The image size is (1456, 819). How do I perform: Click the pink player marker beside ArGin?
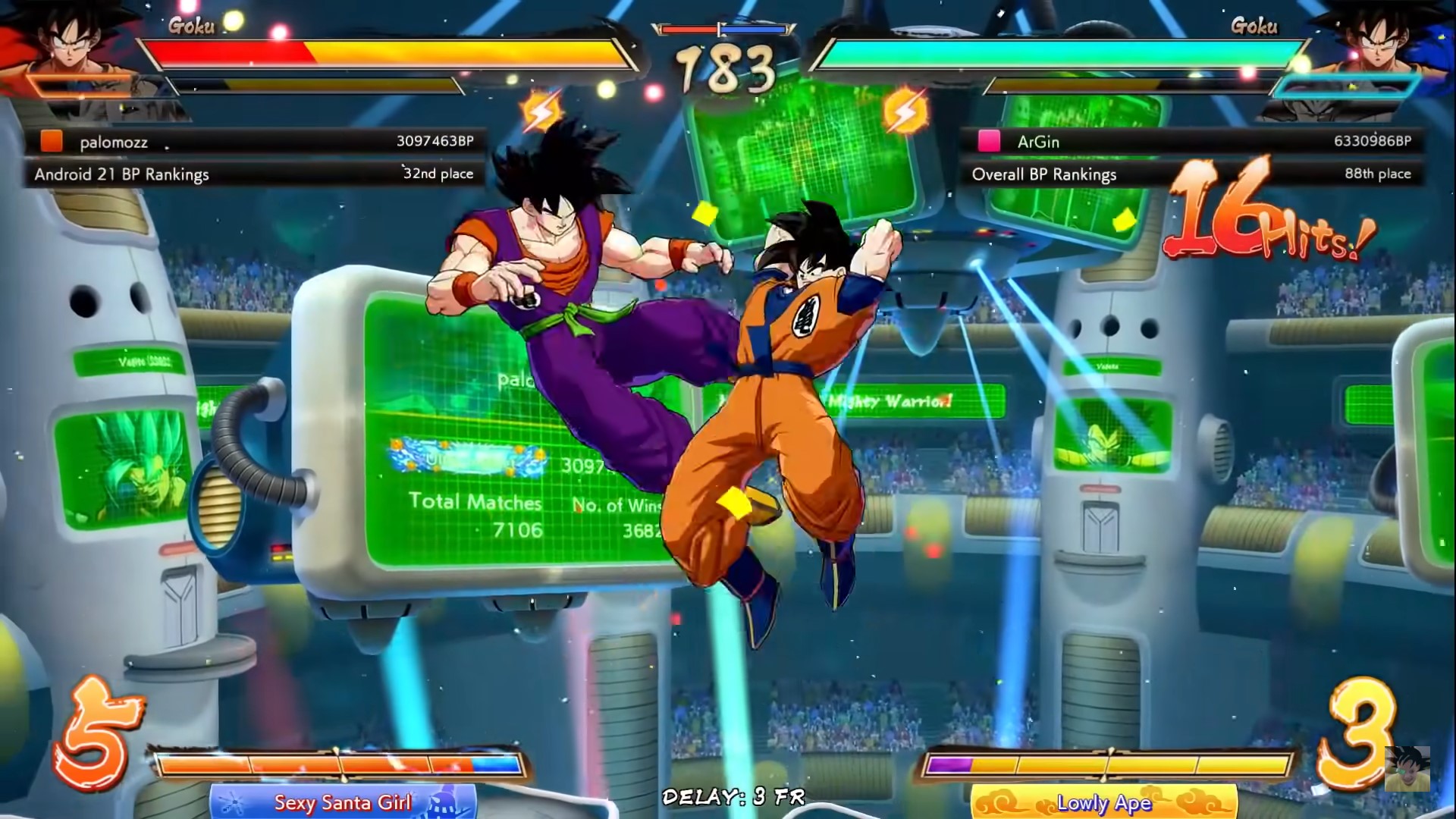988,142
